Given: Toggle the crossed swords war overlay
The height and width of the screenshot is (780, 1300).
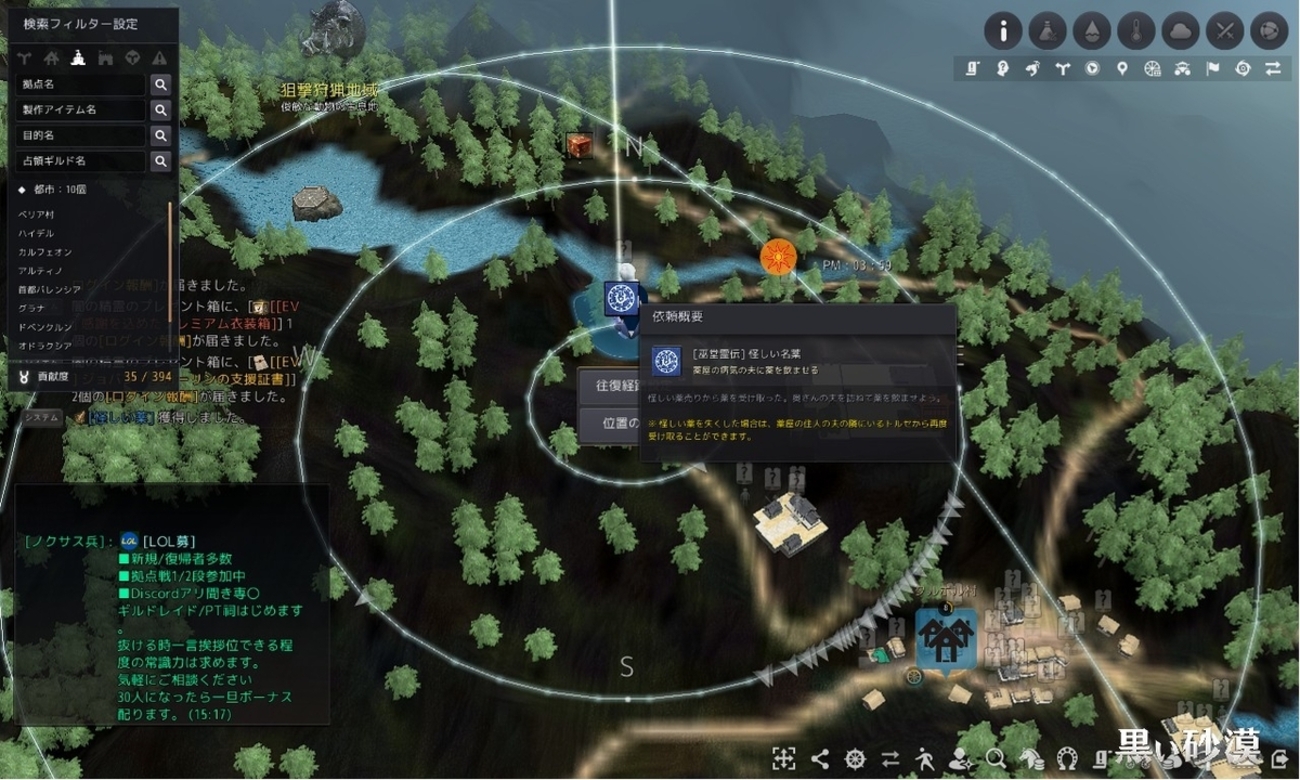Looking at the screenshot, I should pyautogui.click(x=1224, y=31).
